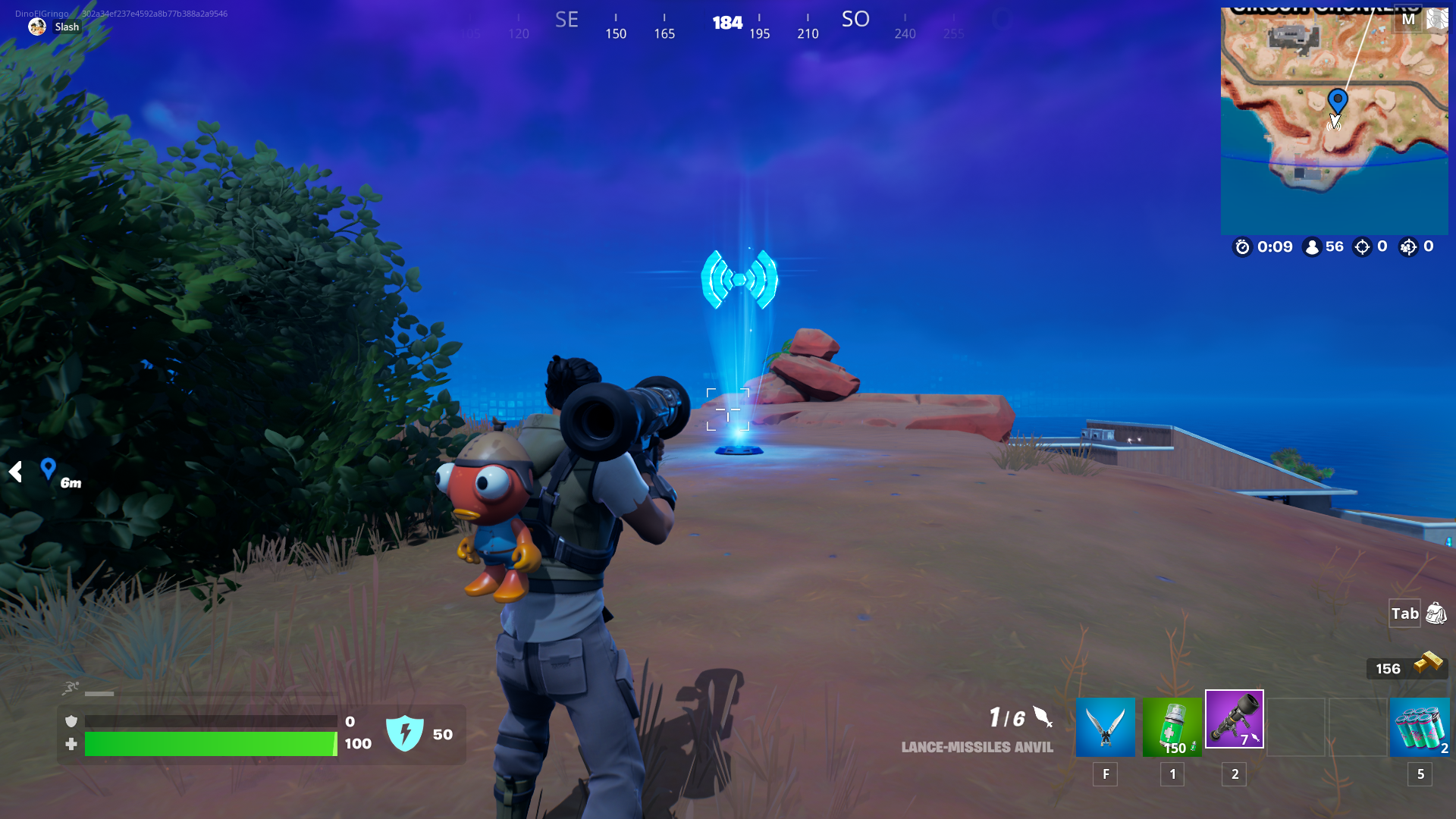Open the full map using the M button
The height and width of the screenshot is (819, 1456).
[x=1409, y=18]
